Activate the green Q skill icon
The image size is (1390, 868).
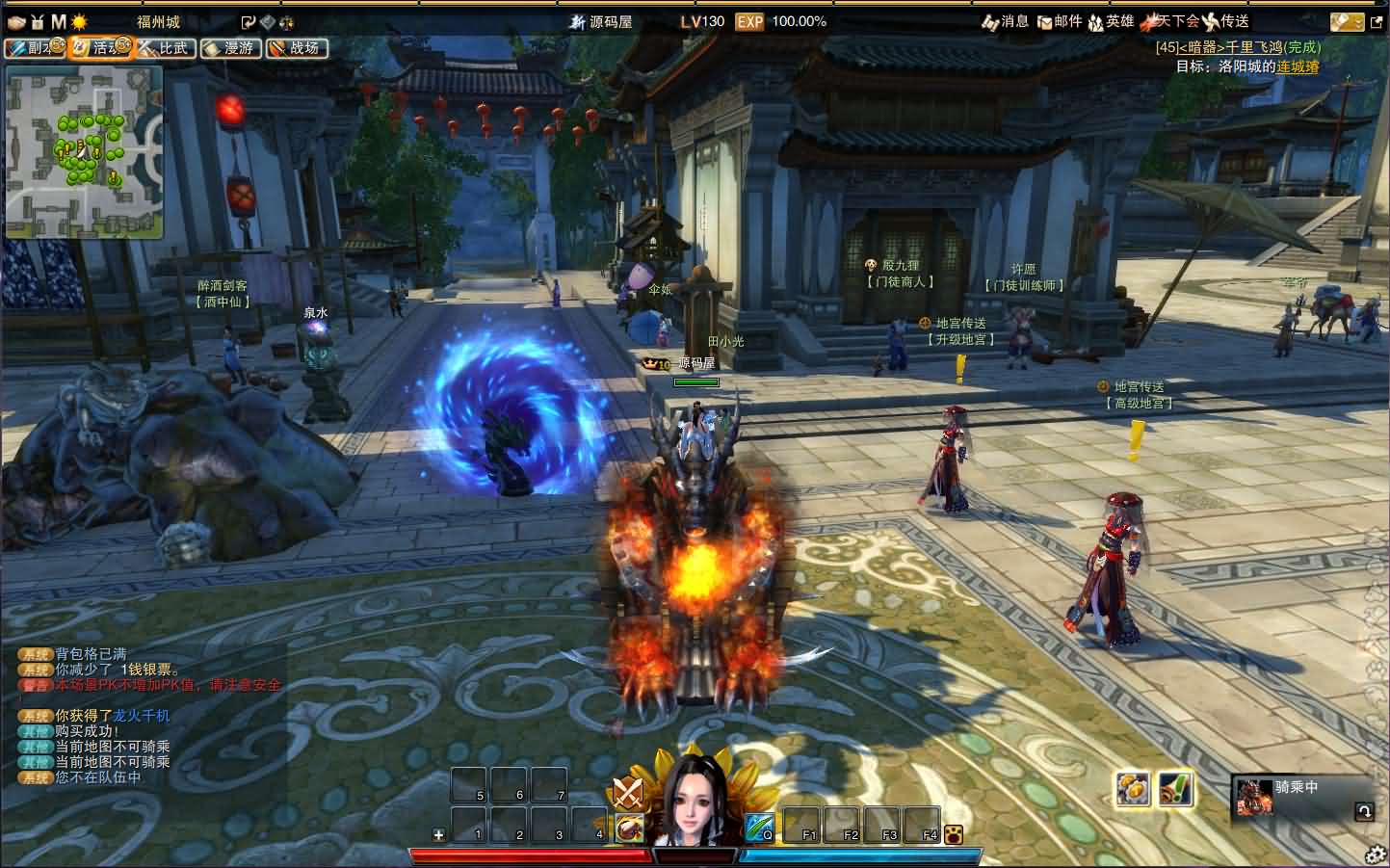(759, 827)
